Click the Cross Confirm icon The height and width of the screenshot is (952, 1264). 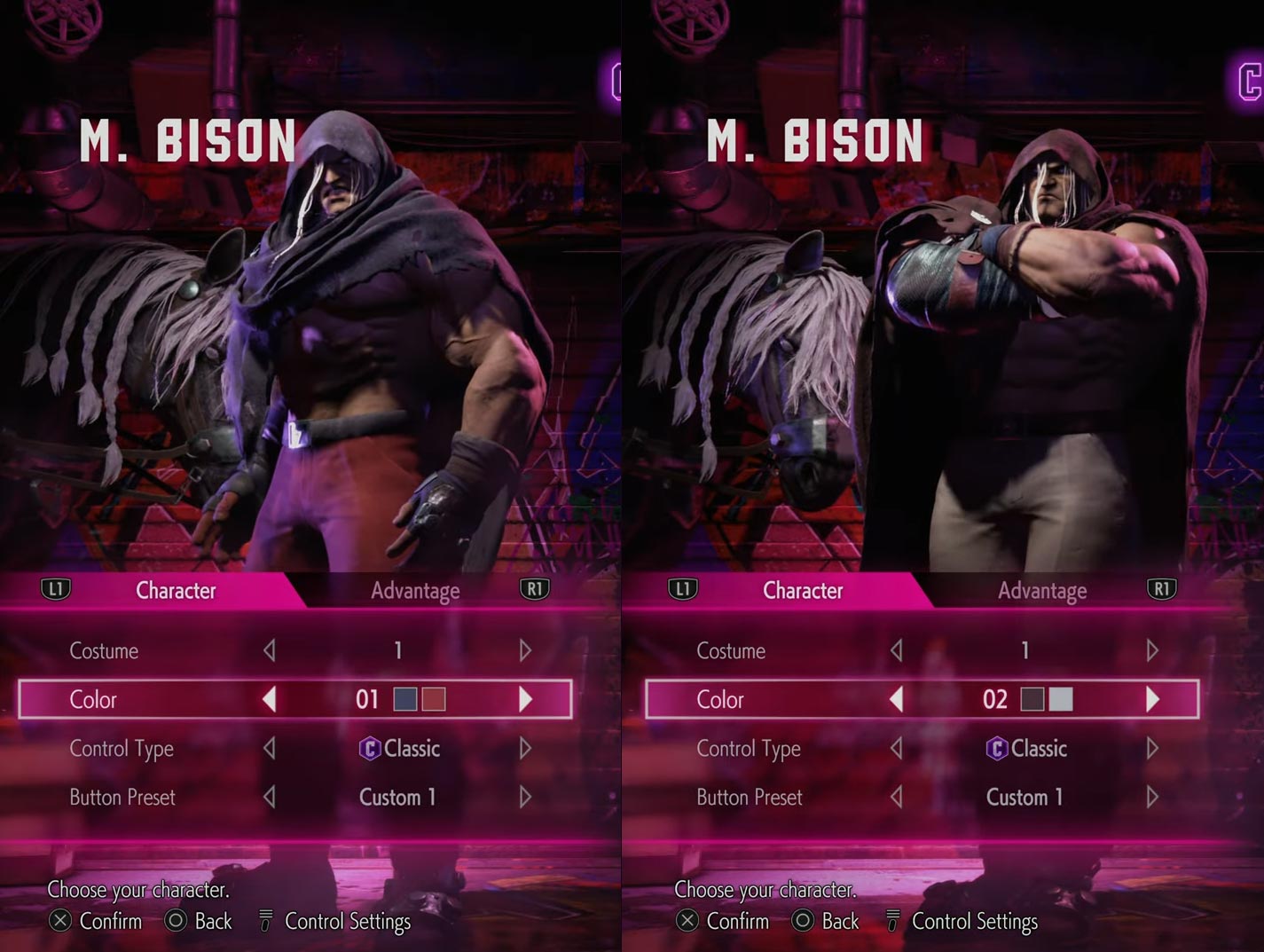click(x=59, y=921)
